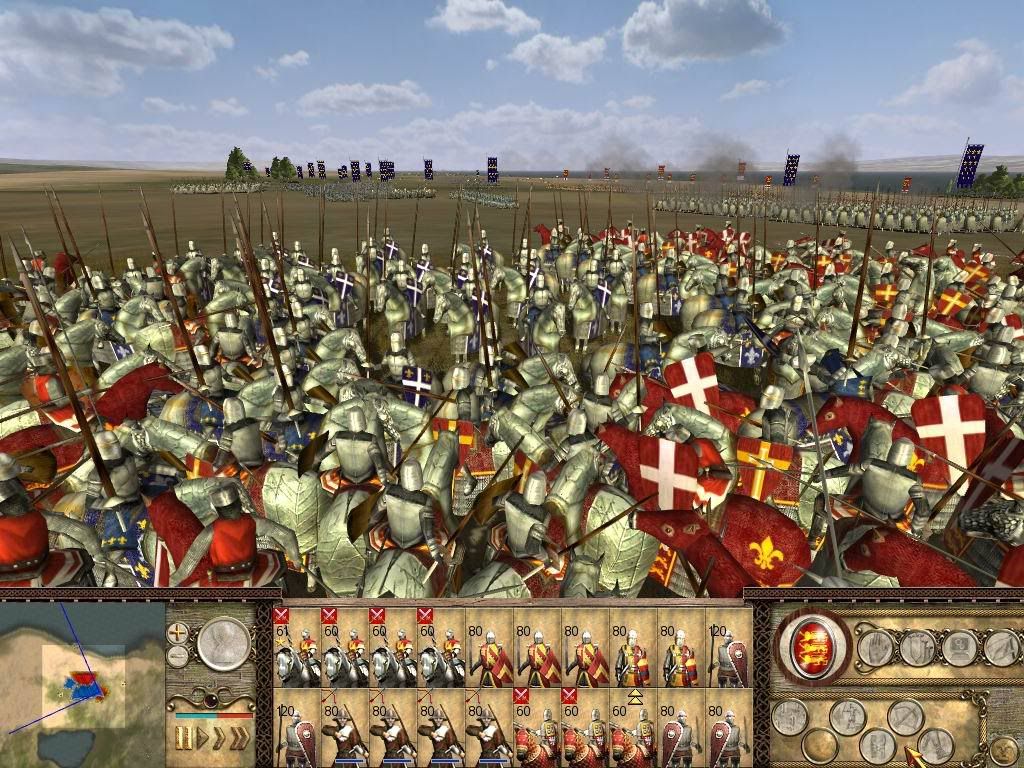Viewport: 1024px width, 768px height.
Task: Click the round hourglass button
Action: coord(222,644)
